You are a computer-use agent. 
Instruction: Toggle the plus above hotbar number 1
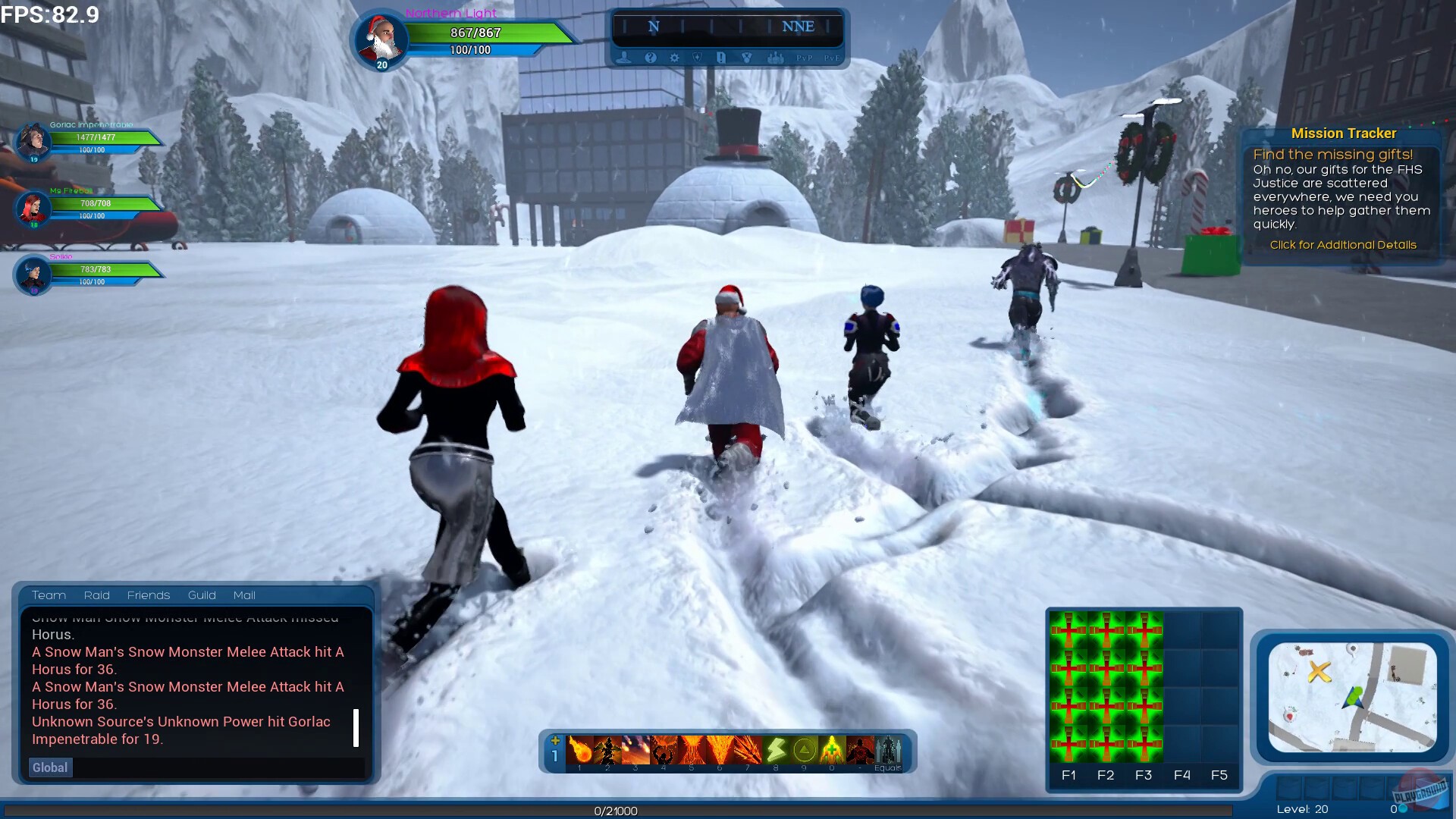[556, 739]
